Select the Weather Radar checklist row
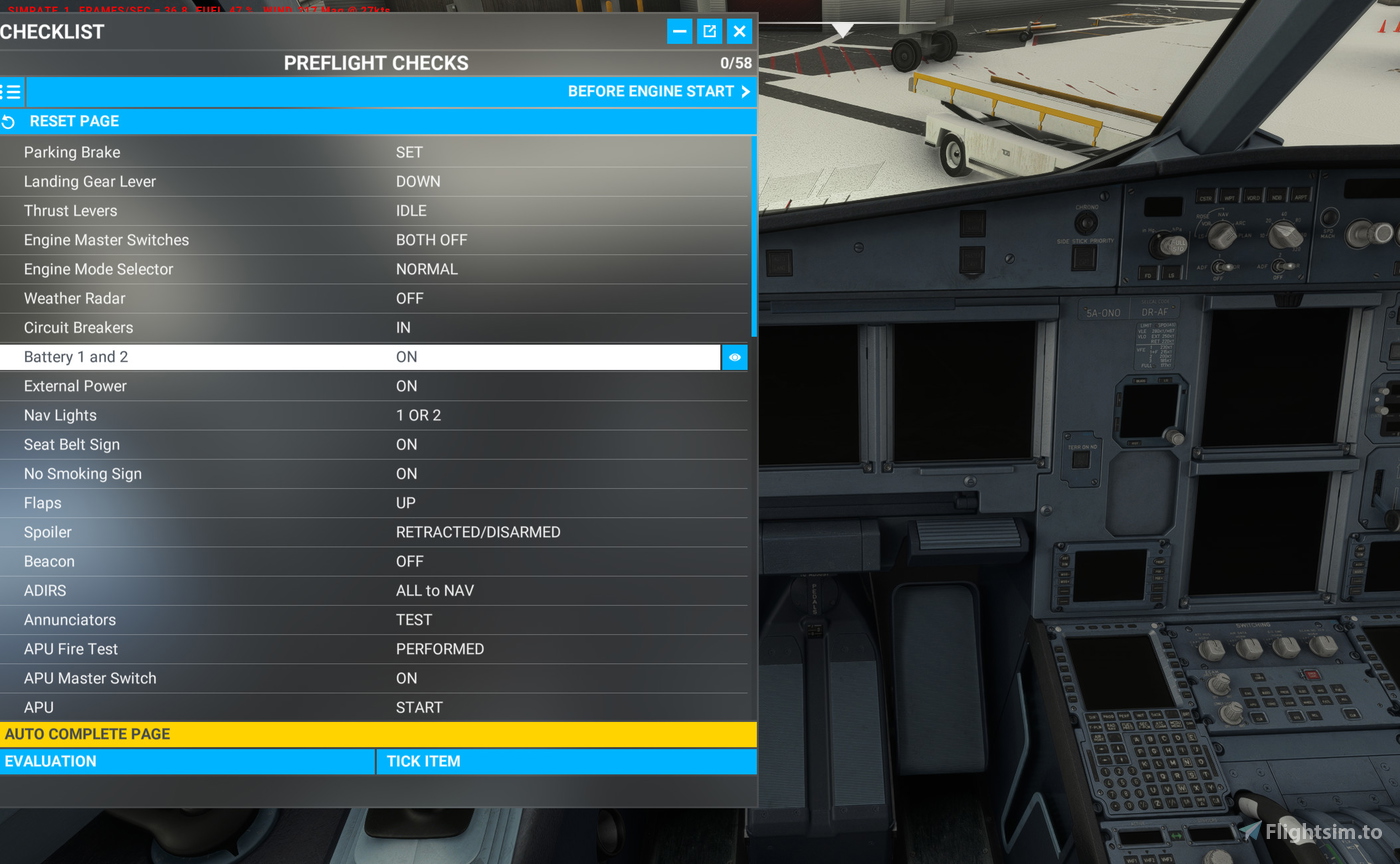 300,298
